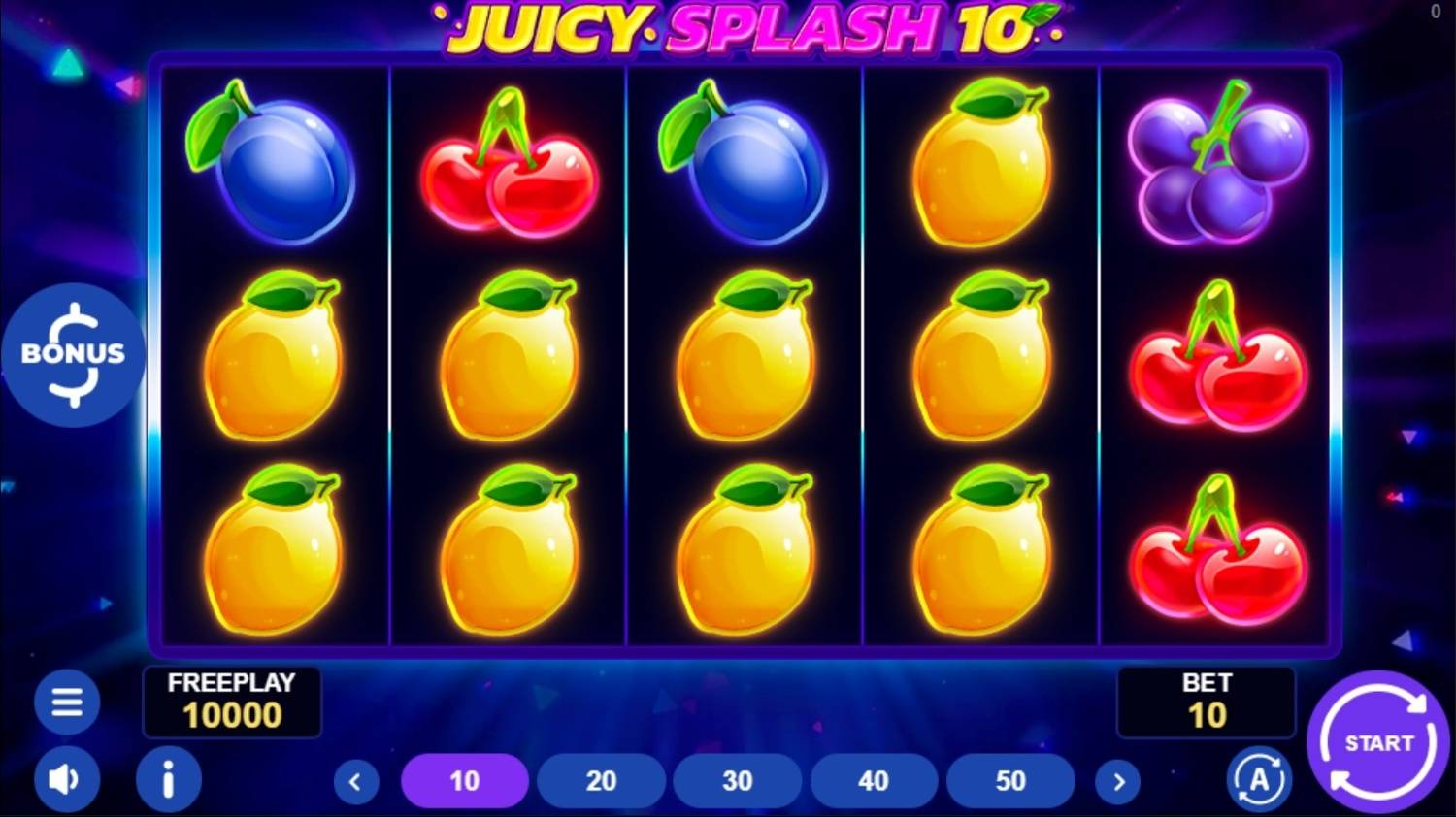Select bet amount 20

(602, 780)
